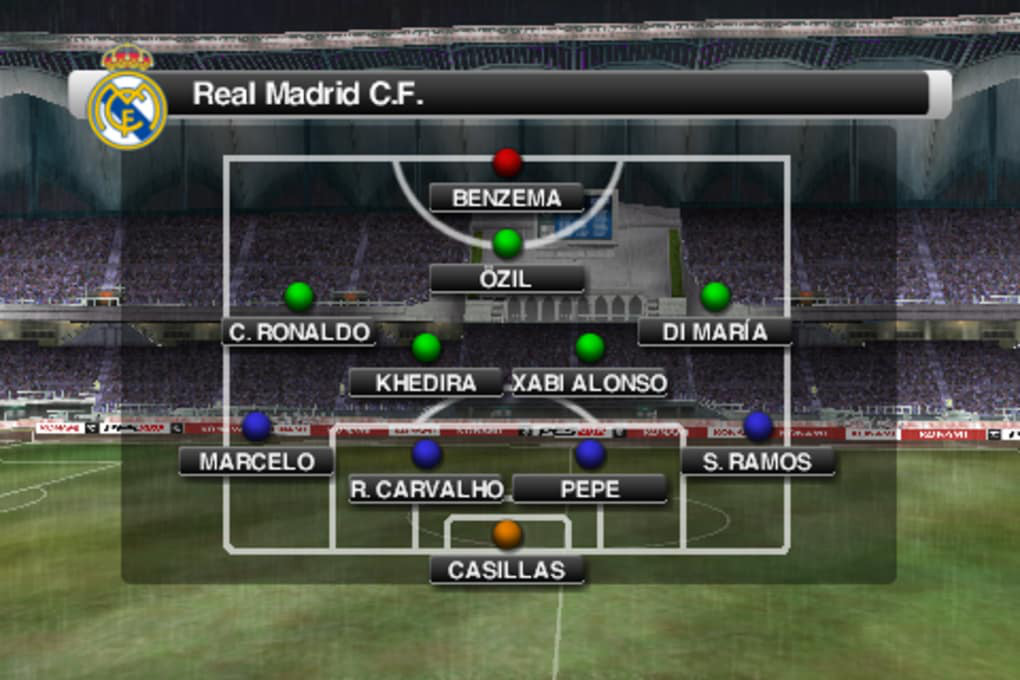
Task: Click the red striker position dot
Action: 507,162
